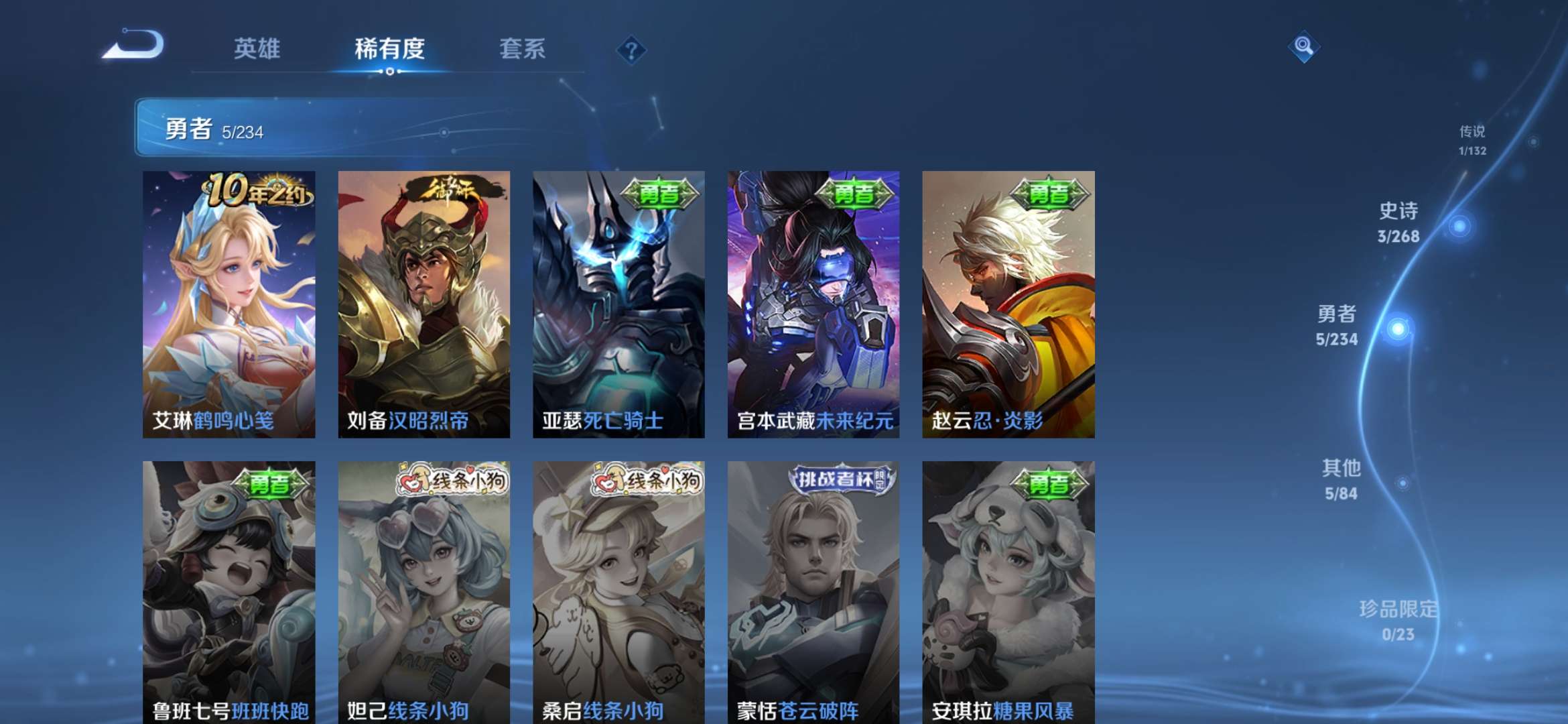View the 亚瑟 死亡骑士 skin card

click(x=618, y=304)
